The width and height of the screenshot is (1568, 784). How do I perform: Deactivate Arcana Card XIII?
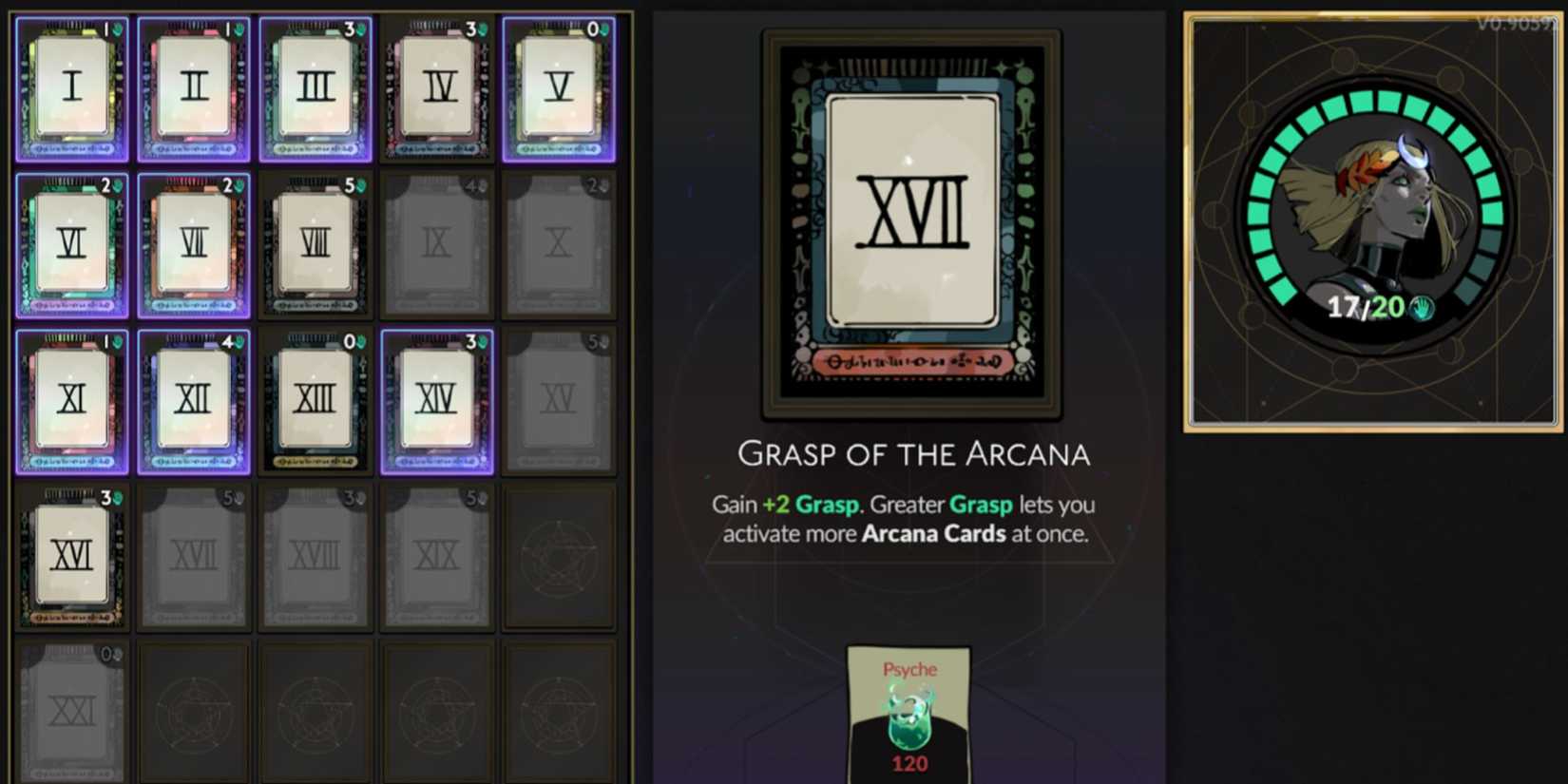tap(316, 399)
